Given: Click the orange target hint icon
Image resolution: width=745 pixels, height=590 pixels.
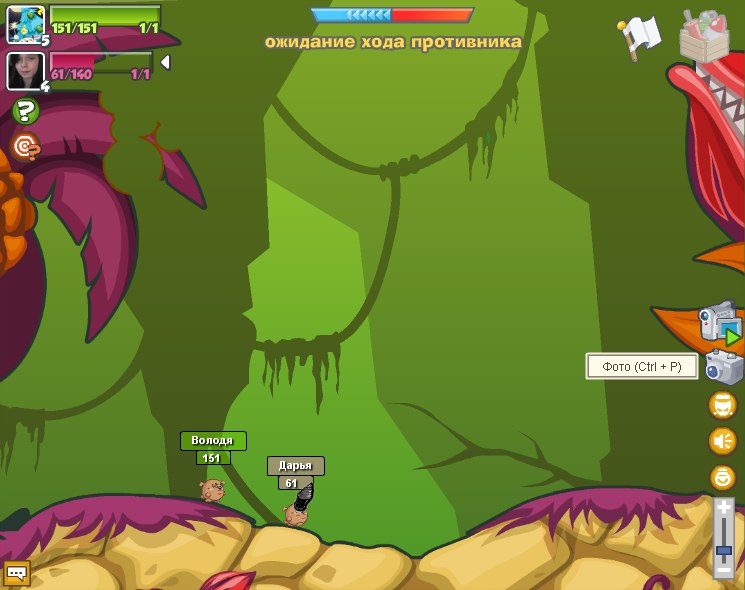Looking at the screenshot, I should (26, 147).
